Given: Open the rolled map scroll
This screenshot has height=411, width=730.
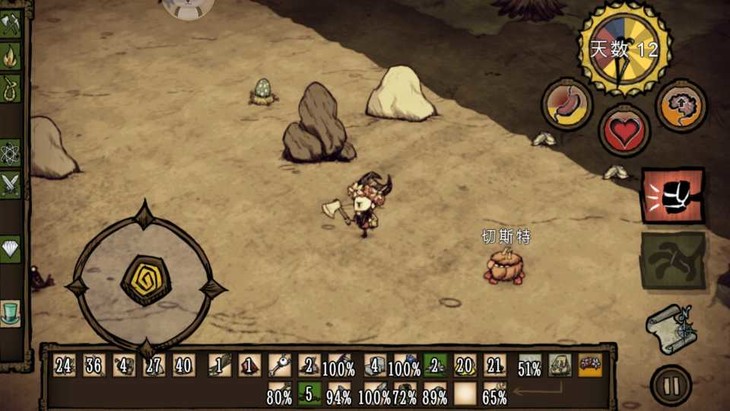Looking at the screenshot, I should pos(669,326).
